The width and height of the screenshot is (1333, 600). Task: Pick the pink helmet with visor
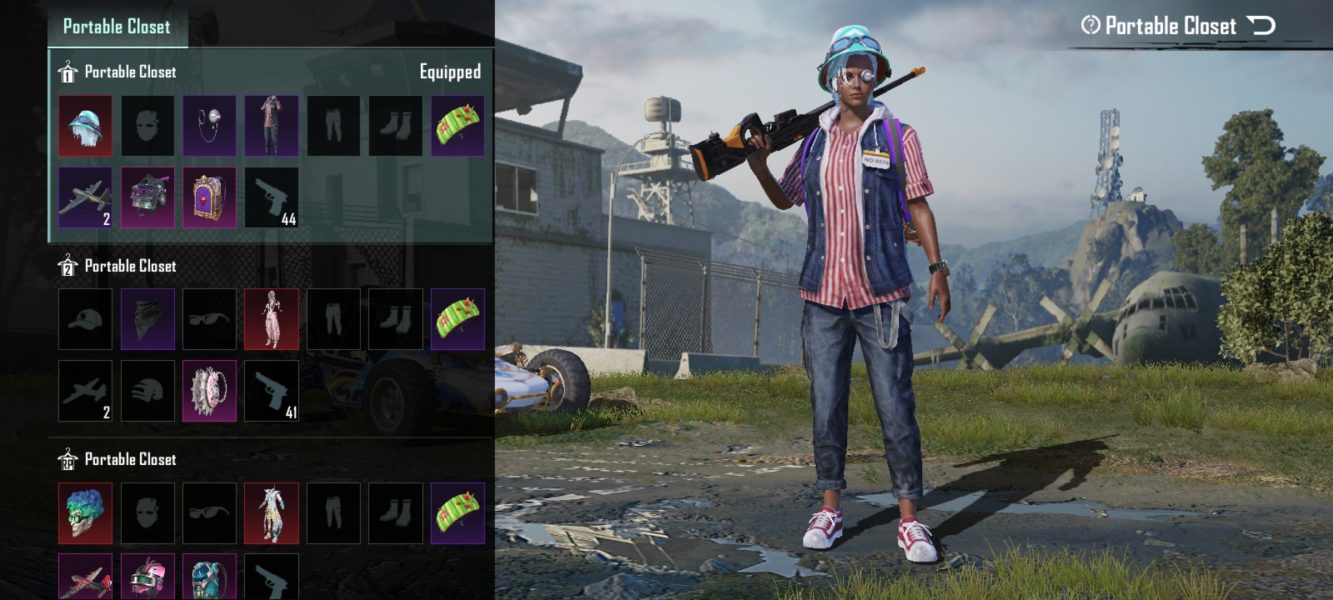[x=147, y=578]
